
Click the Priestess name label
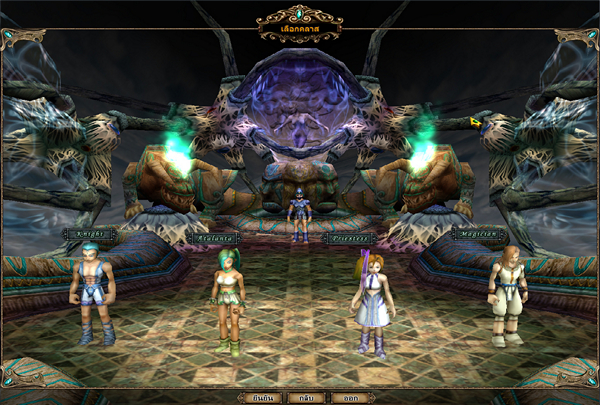(353, 239)
